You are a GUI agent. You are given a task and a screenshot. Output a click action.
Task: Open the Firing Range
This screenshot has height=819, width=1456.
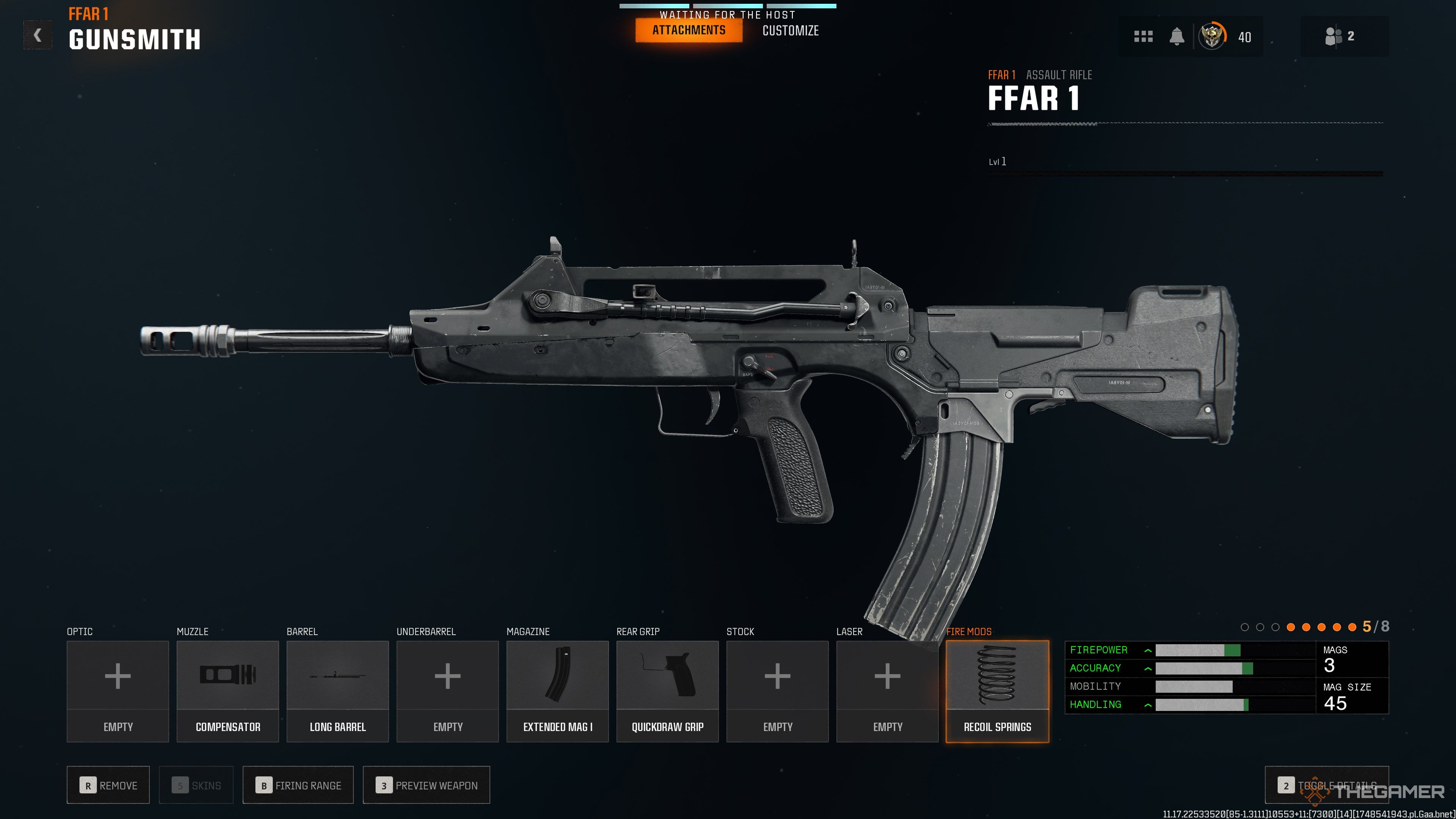pyautogui.click(x=298, y=785)
